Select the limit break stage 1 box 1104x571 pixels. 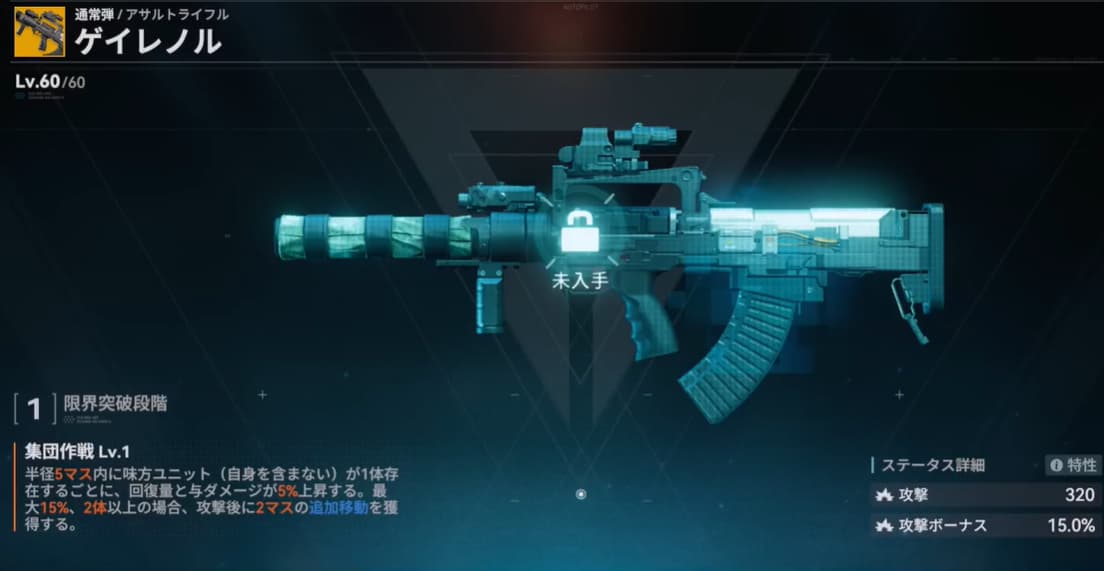coord(34,407)
